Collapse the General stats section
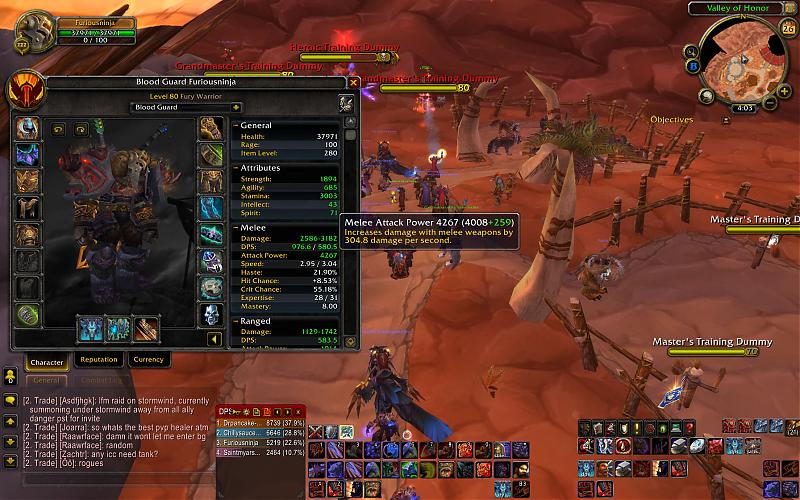 [234, 126]
